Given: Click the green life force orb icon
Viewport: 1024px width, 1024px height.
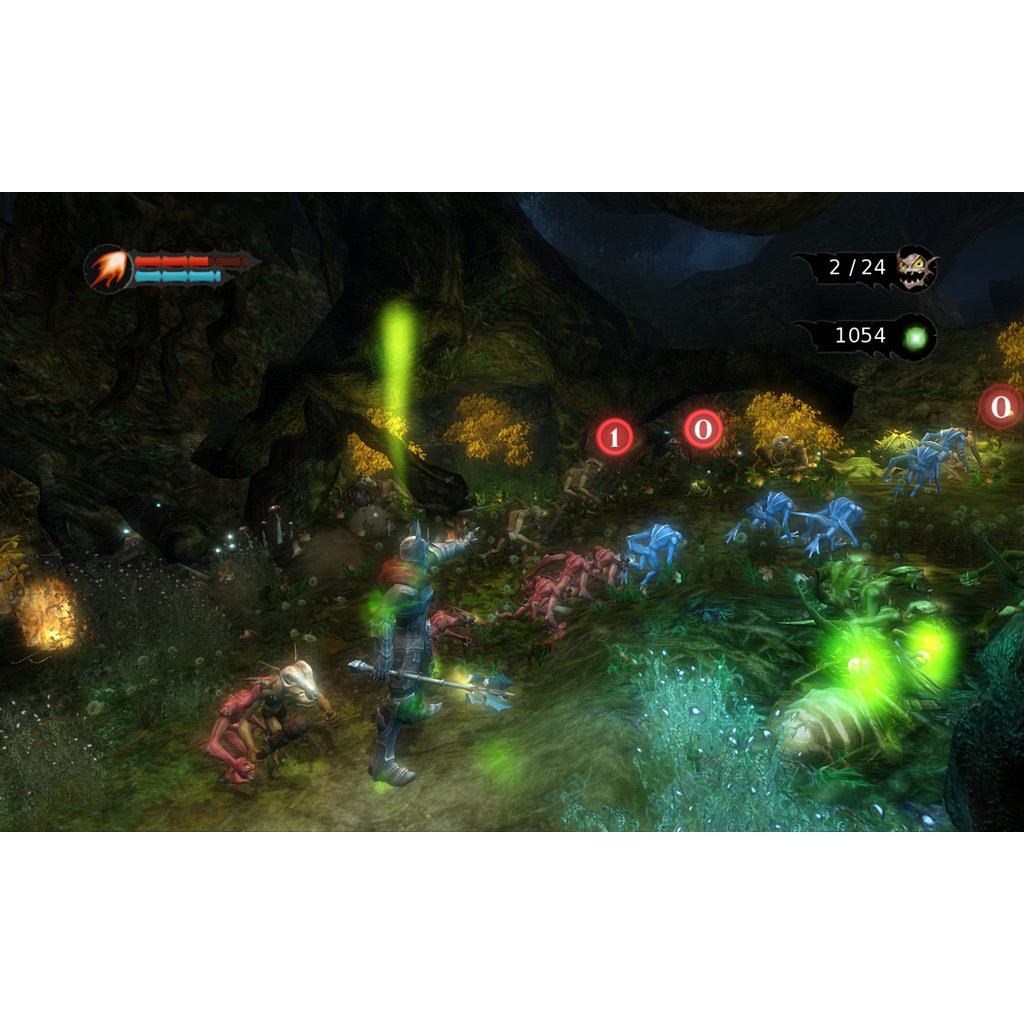Looking at the screenshot, I should (x=915, y=338).
